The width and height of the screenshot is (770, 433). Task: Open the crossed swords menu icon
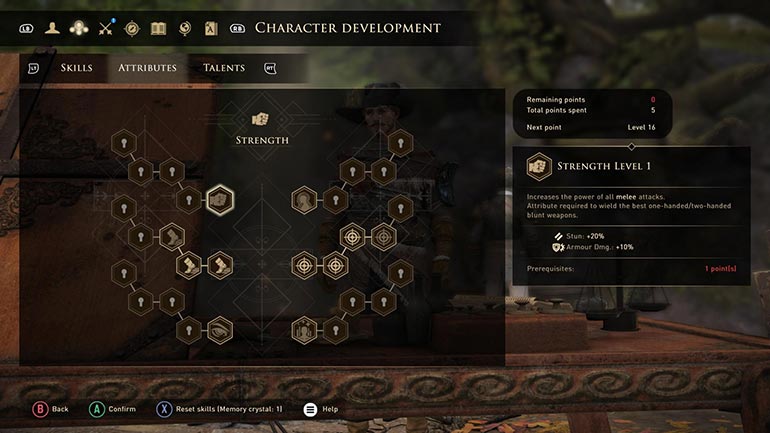coord(105,28)
